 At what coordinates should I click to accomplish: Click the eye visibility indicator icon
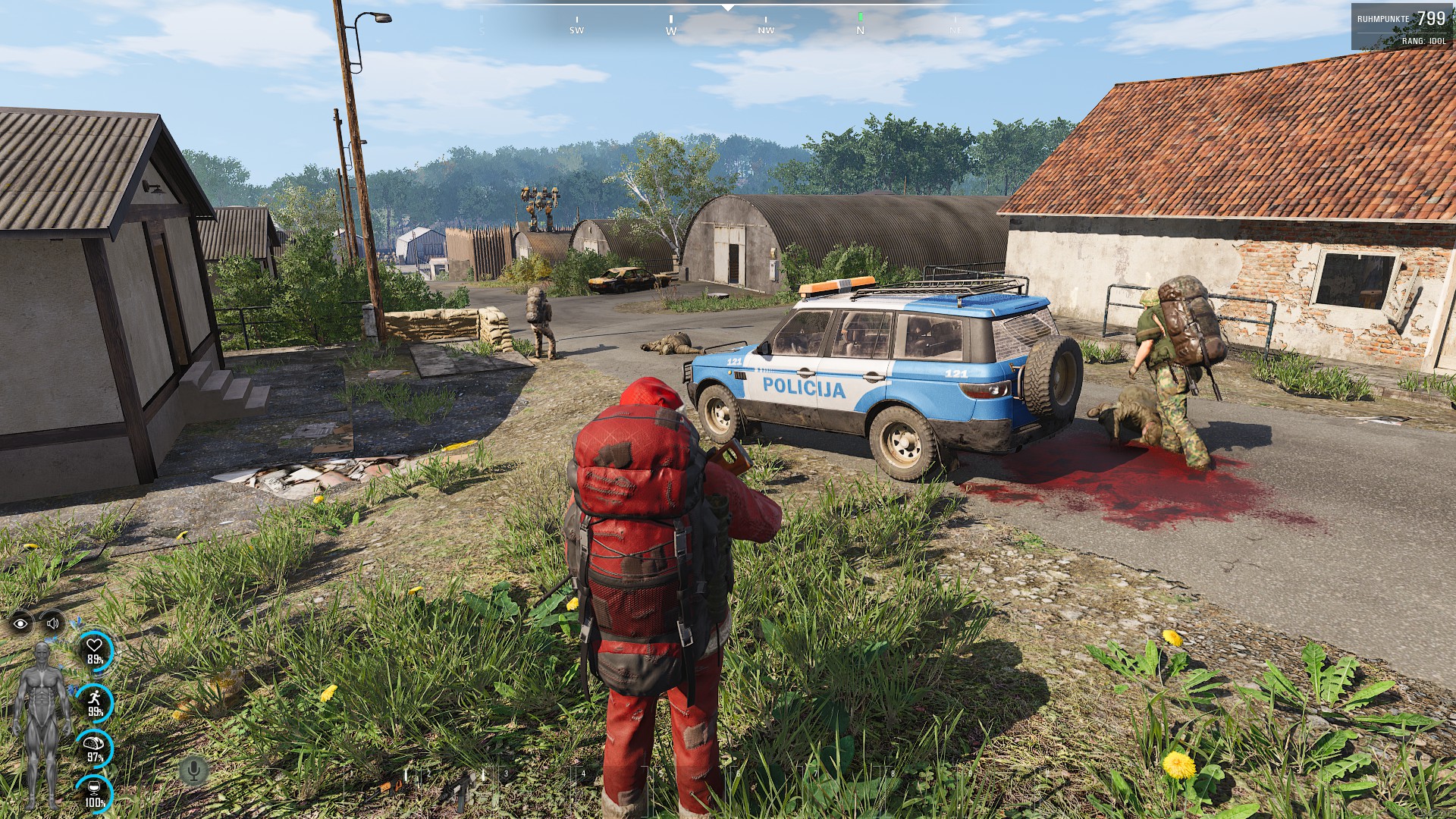pos(20,623)
